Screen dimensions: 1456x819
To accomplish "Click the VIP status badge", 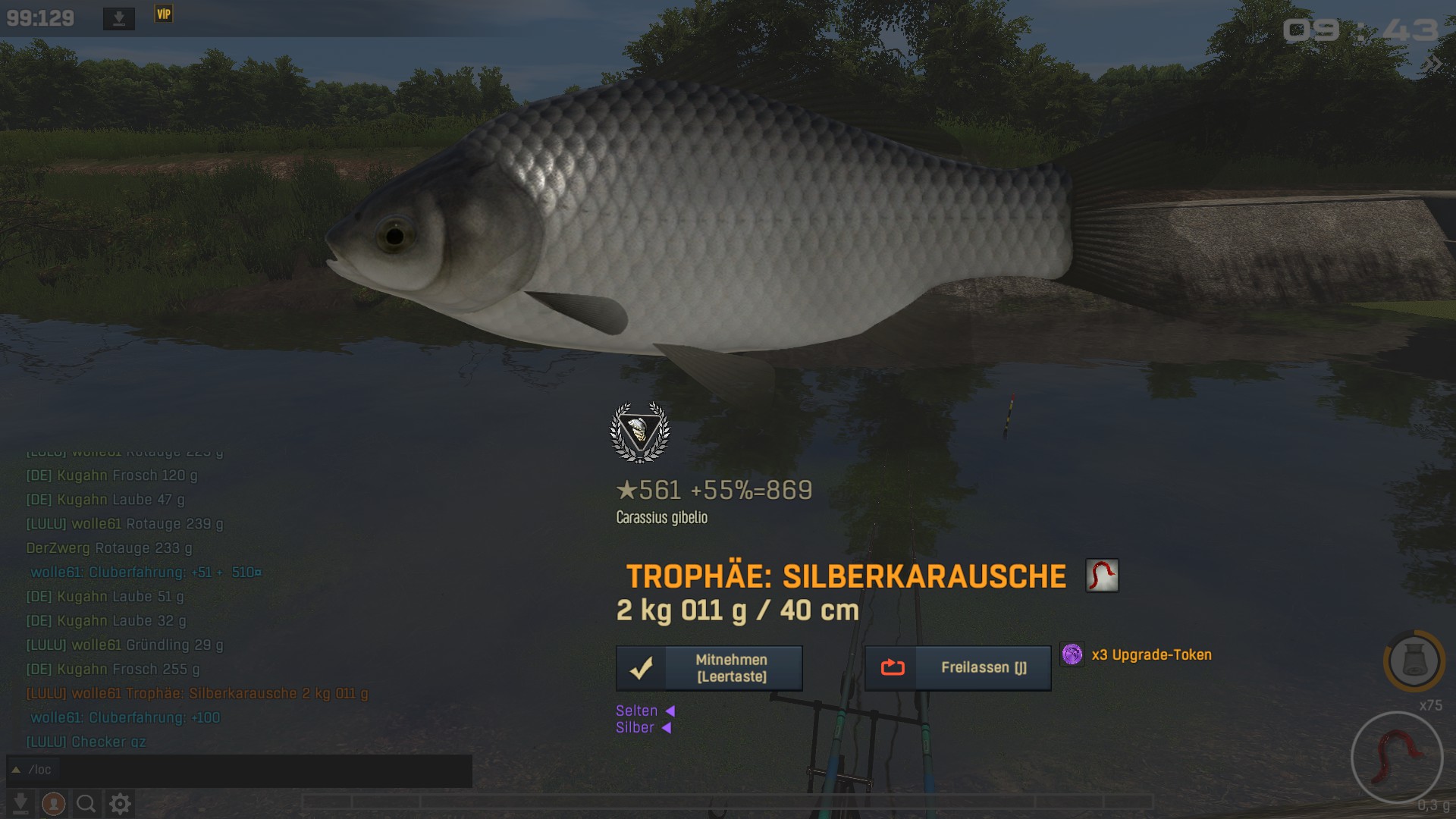I will (x=164, y=14).
